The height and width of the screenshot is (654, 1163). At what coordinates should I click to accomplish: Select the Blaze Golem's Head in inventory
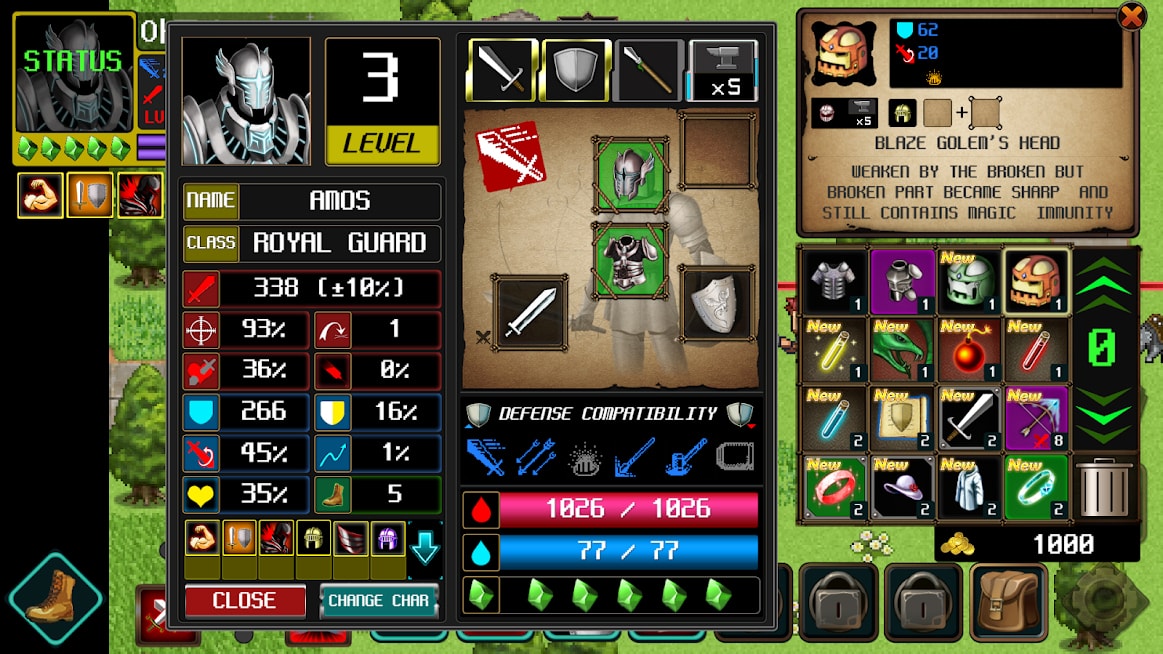click(x=1035, y=281)
